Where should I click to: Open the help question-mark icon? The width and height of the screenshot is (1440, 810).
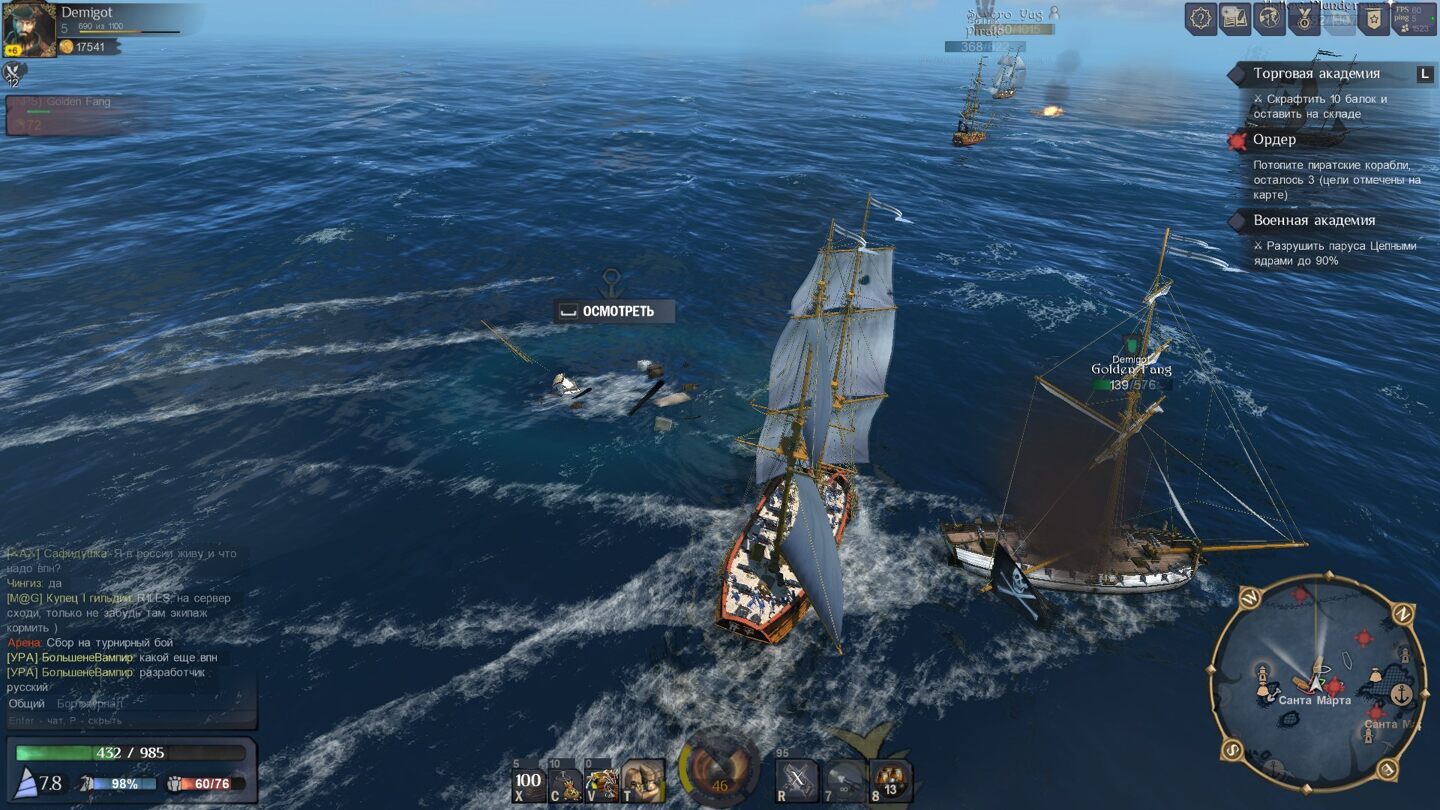pyautogui.click(x=1201, y=19)
